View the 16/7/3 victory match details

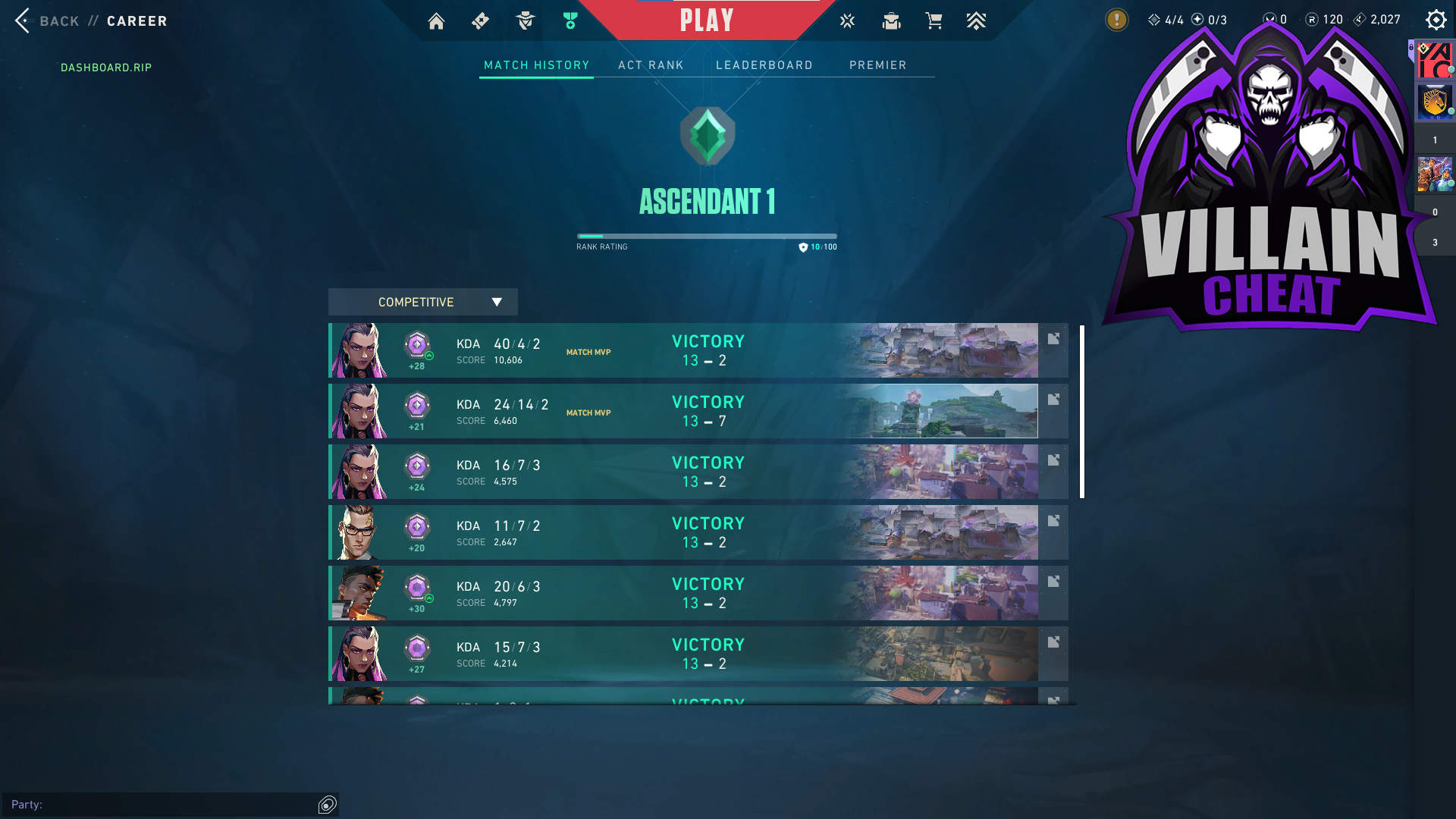[682, 472]
